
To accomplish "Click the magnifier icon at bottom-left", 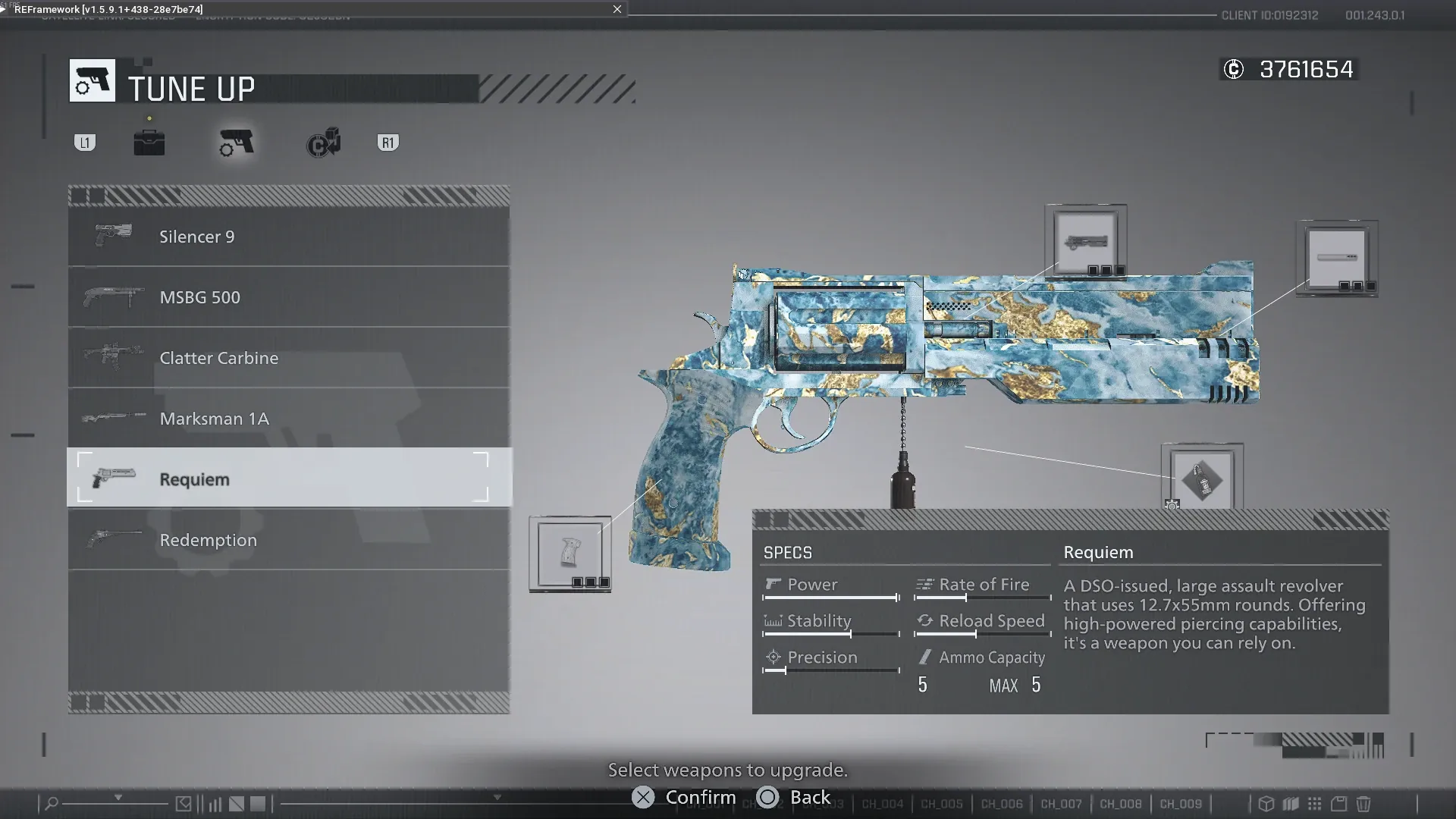I will click(52, 802).
